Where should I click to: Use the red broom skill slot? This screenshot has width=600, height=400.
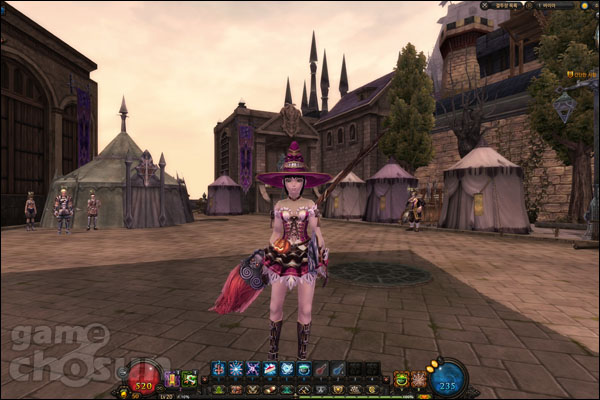320,369
